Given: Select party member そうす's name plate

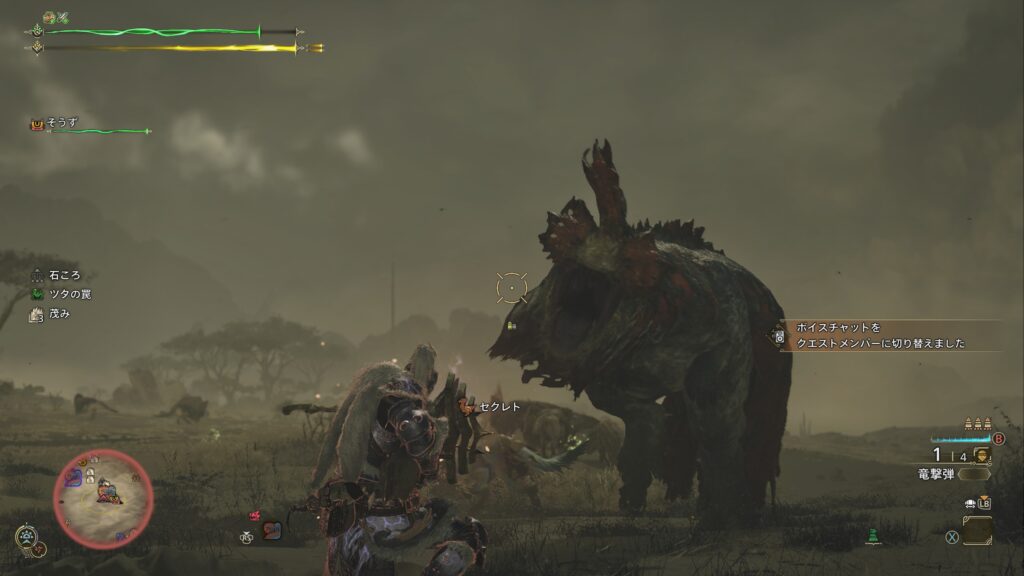Looking at the screenshot, I should (62, 123).
